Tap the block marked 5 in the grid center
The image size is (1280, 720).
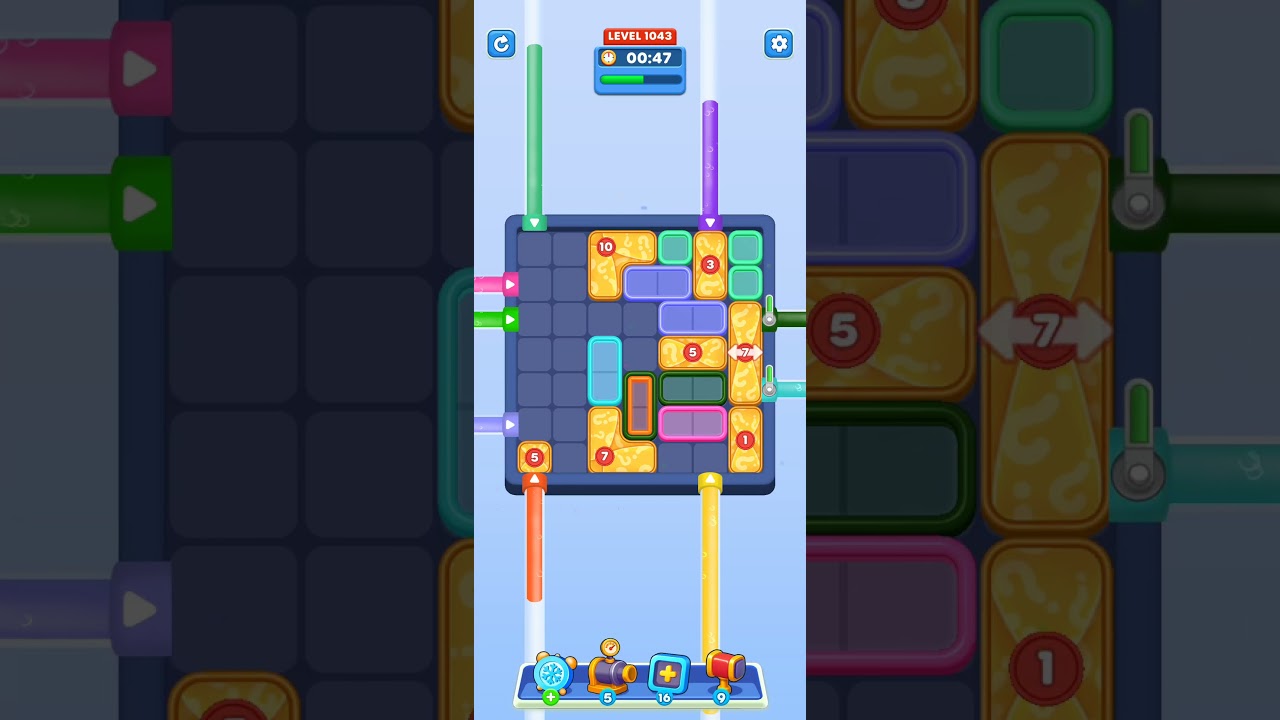(693, 352)
